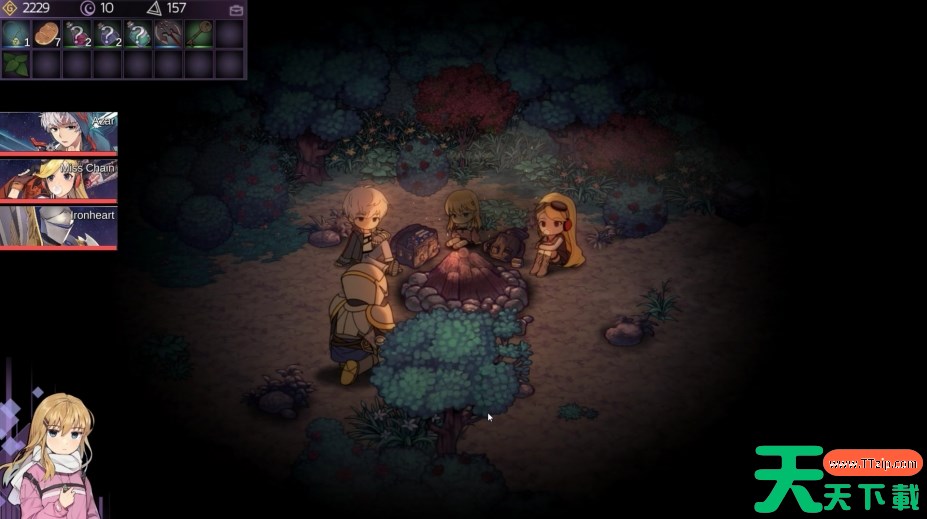Select the green herb leaves slot
Viewport: 927px width, 519px height.
[x=16, y=65]
